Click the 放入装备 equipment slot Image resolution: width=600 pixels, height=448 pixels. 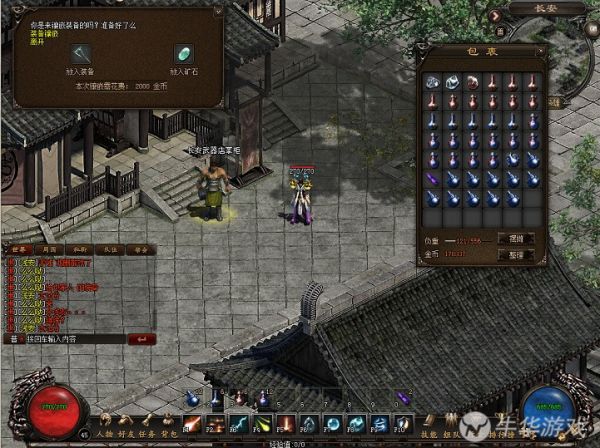pyautogui.click(x=78, y=54)
